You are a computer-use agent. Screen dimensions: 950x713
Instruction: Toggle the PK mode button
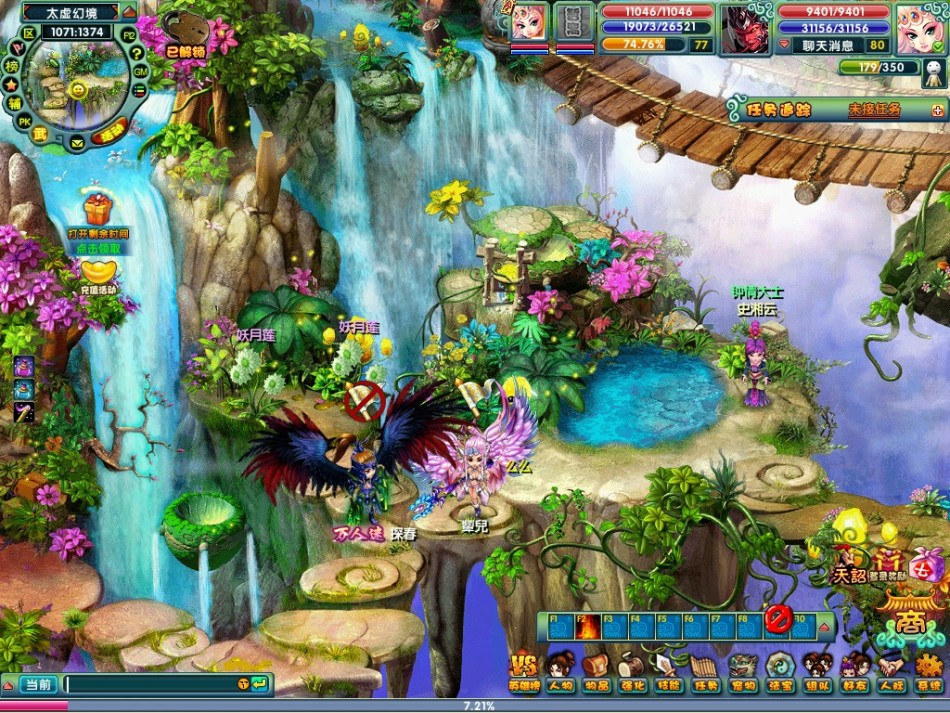tap(23, 122)
